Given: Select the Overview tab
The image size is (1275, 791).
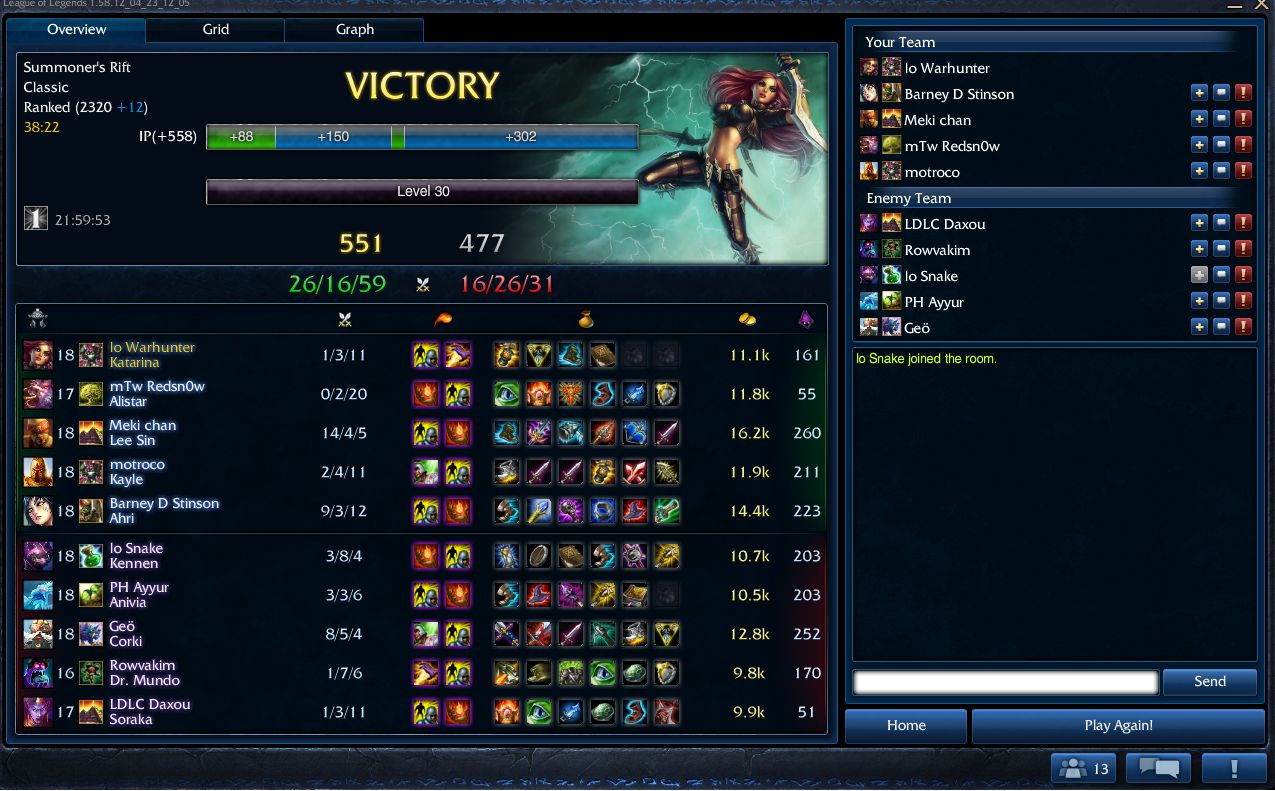Looking at the screenshot, I should click(77, 30).
